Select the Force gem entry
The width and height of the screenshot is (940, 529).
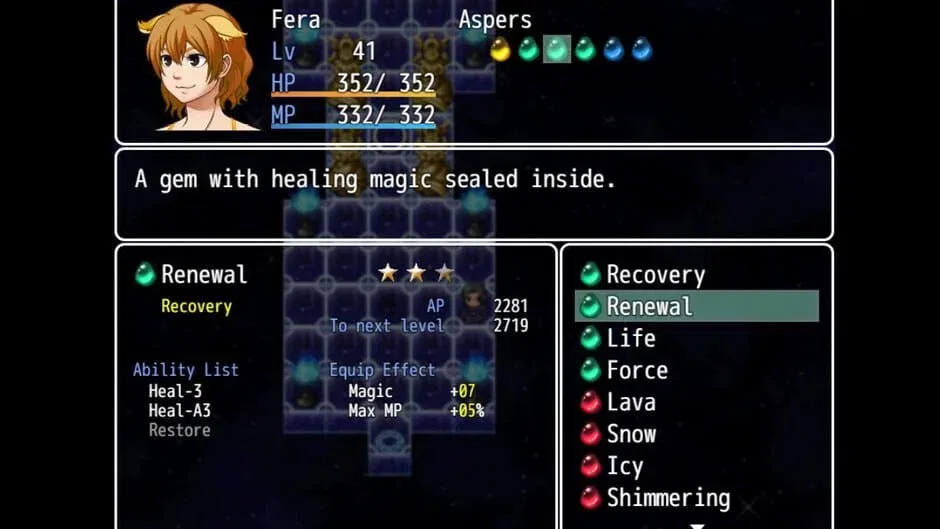pyautogui.click(x=636, y=370)
